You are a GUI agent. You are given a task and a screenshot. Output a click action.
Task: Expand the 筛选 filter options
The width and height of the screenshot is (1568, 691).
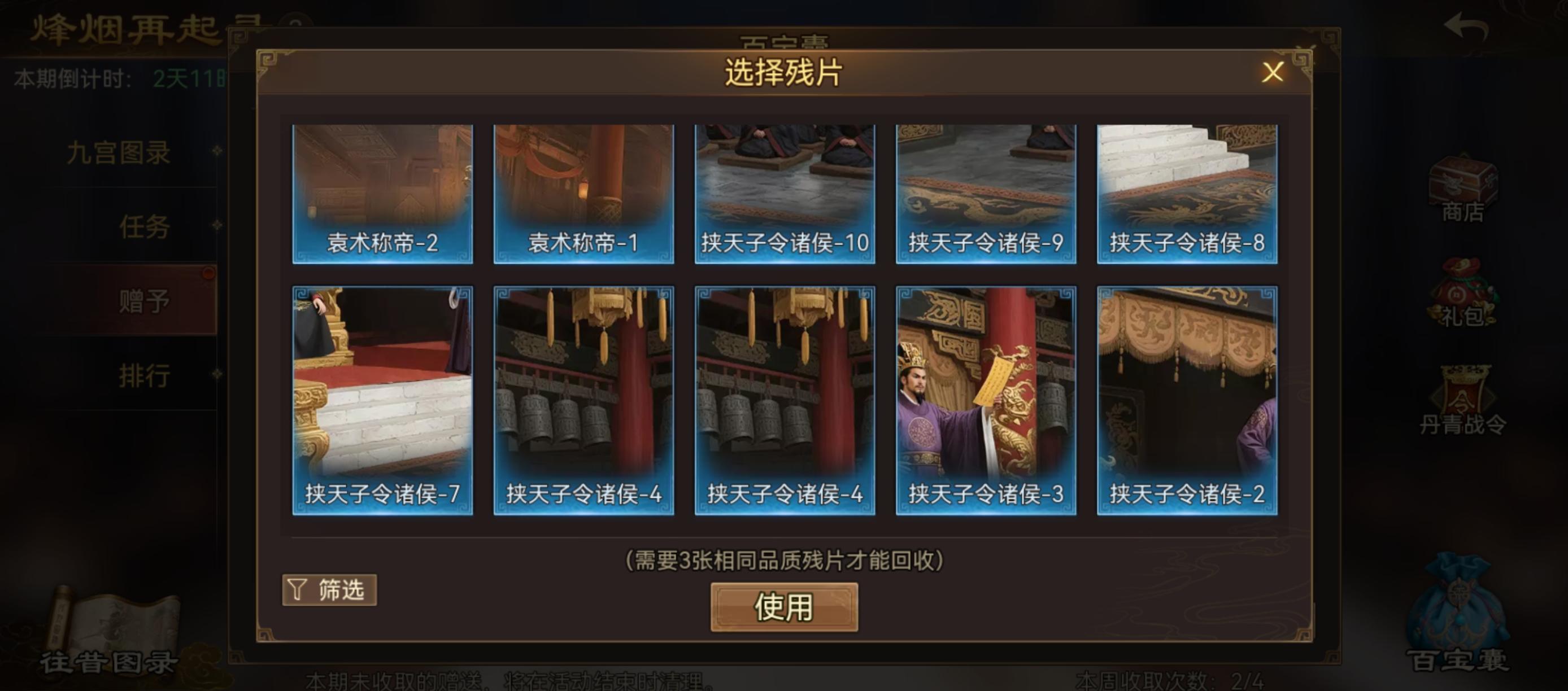[329, 591]
